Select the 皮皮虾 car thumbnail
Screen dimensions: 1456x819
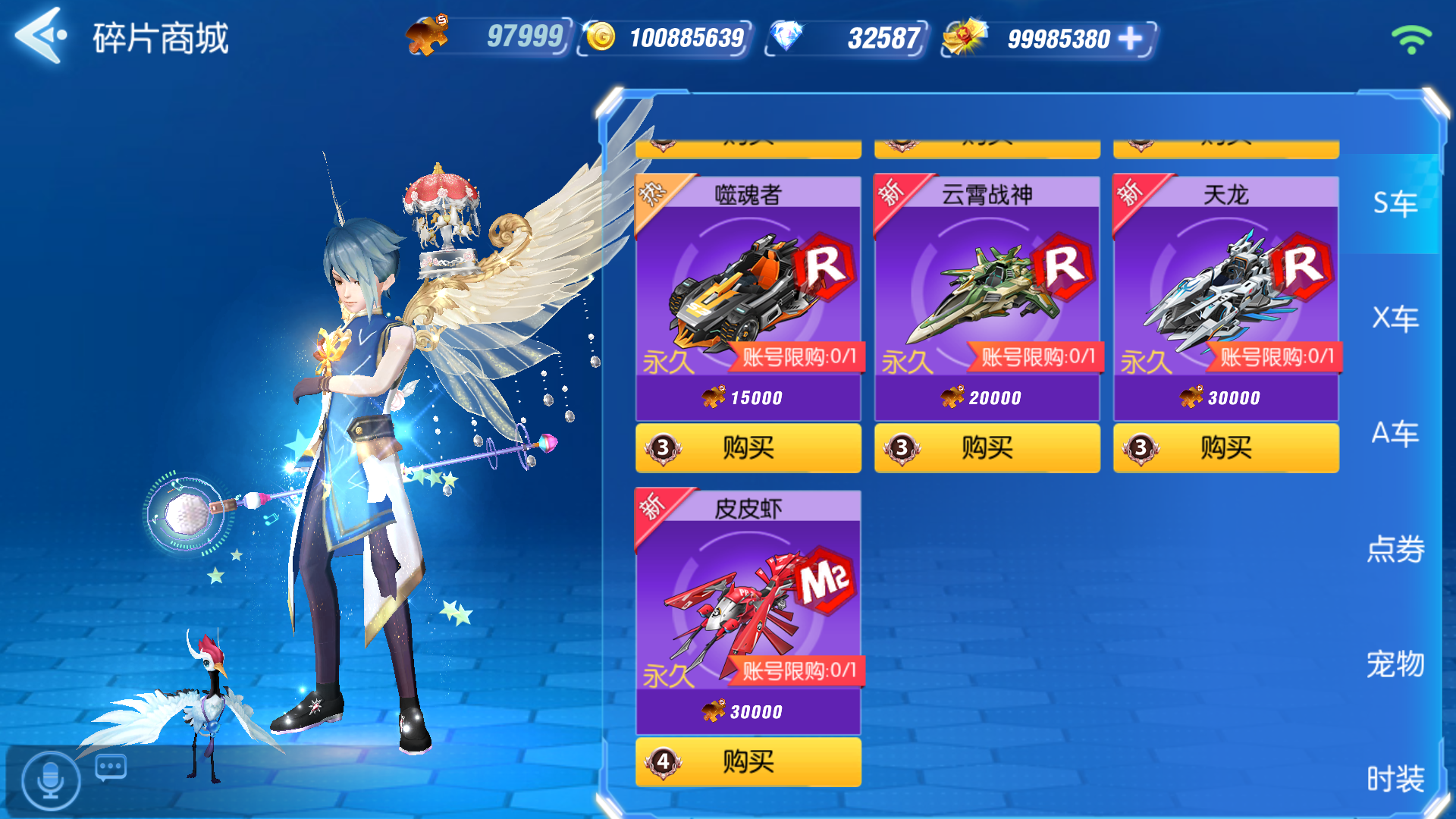coord(747,610)
